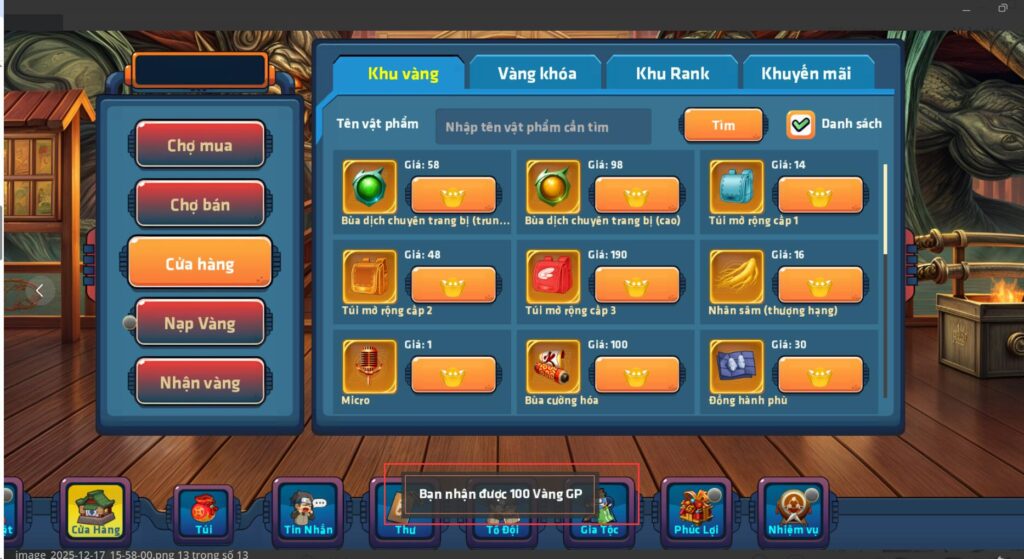Toggle the Danh sách checkbox

(801, 125)
